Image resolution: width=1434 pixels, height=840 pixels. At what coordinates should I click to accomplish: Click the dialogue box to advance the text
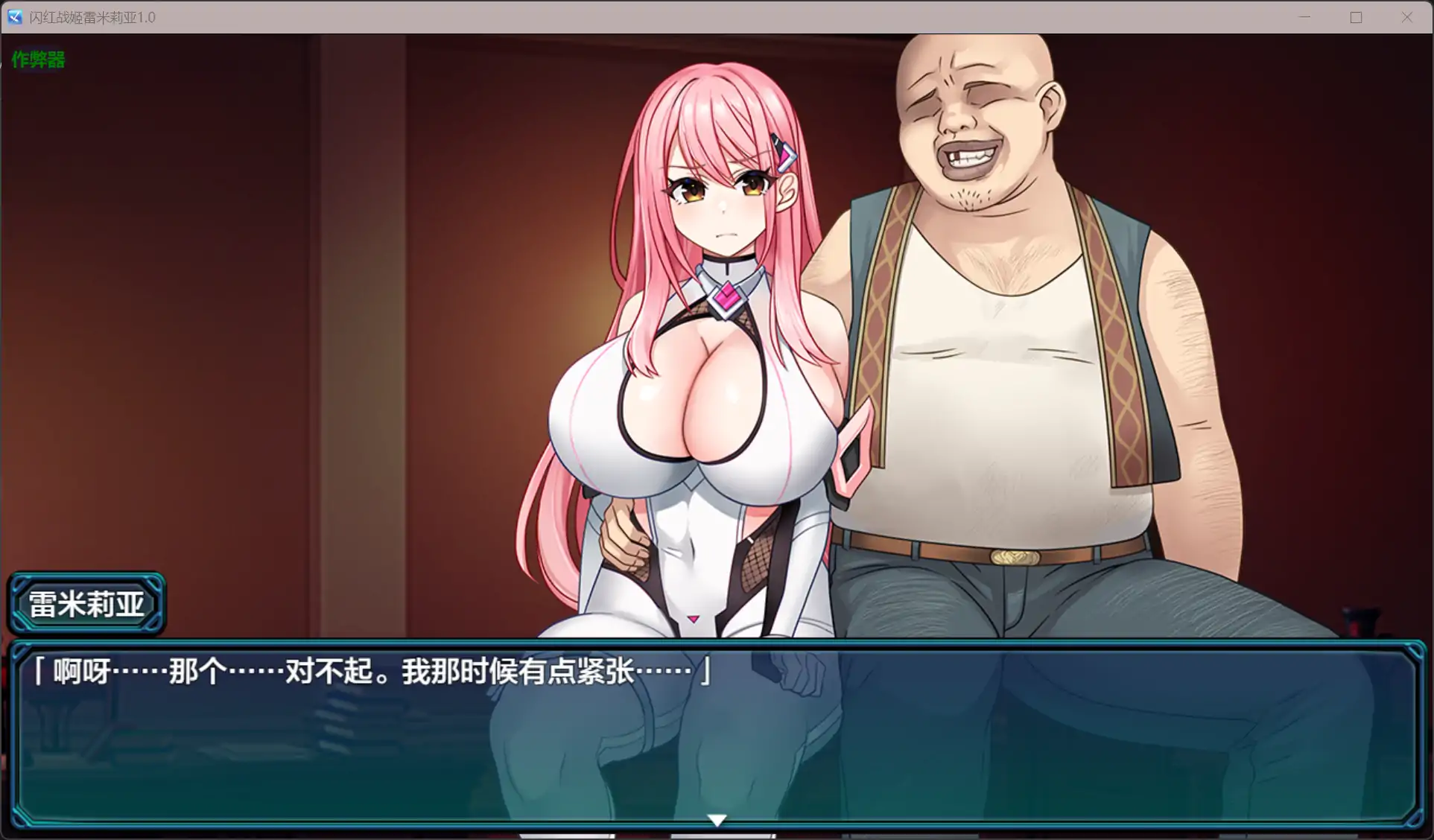tap(715, 730)
